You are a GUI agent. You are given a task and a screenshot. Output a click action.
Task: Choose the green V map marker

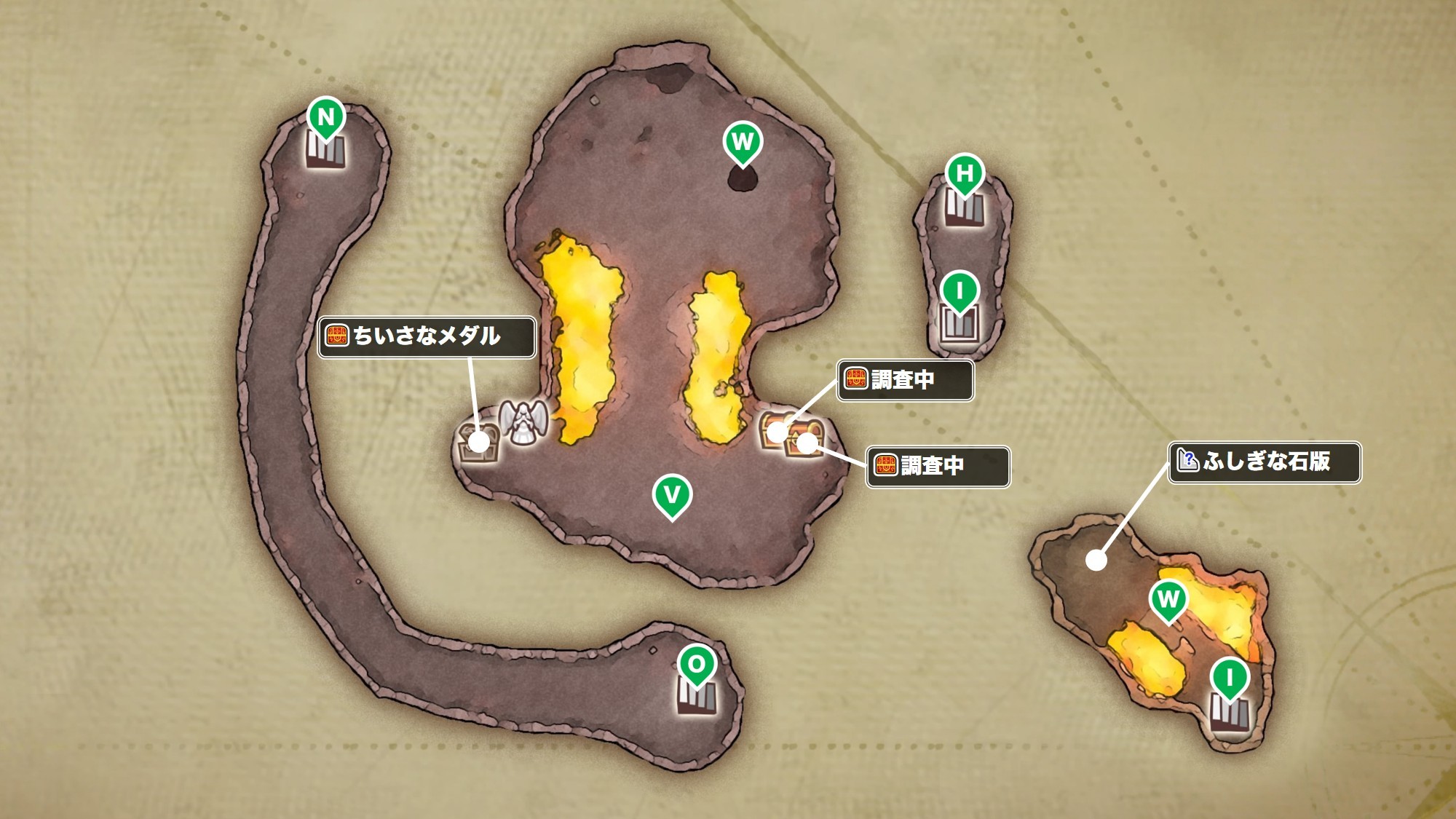671,495
